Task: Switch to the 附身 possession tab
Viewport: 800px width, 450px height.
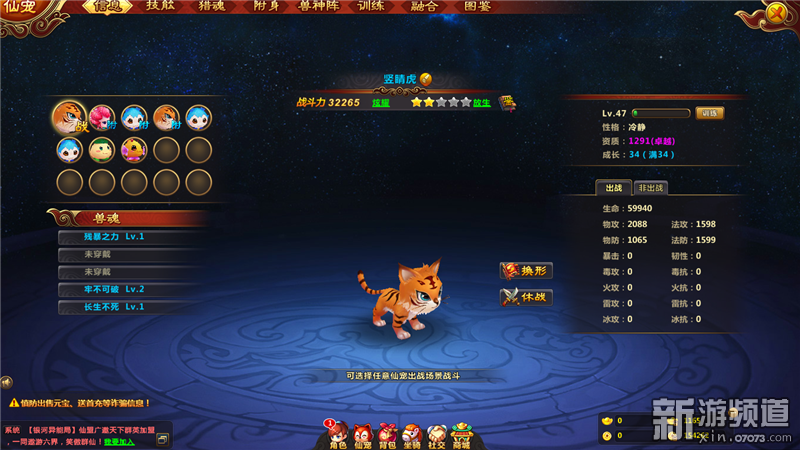Action: (266, 7)
